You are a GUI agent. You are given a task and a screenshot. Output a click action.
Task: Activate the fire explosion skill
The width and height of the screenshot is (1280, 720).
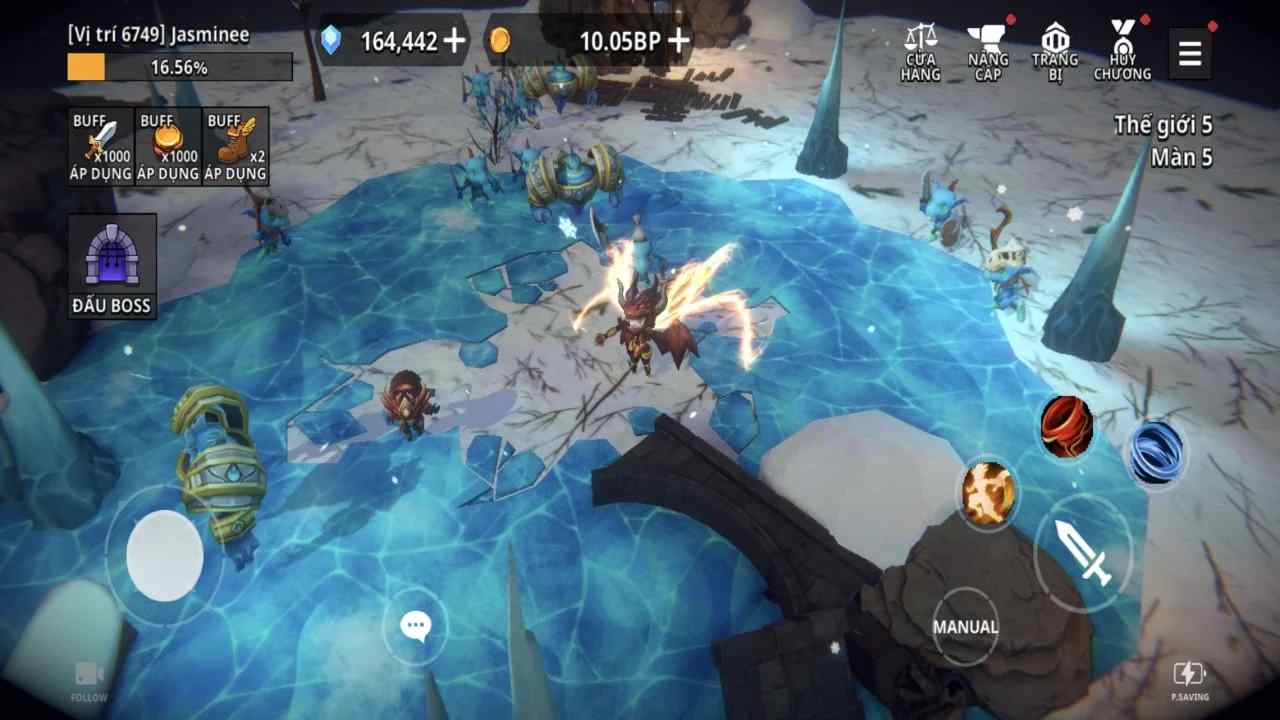click(x=988, y=493)
